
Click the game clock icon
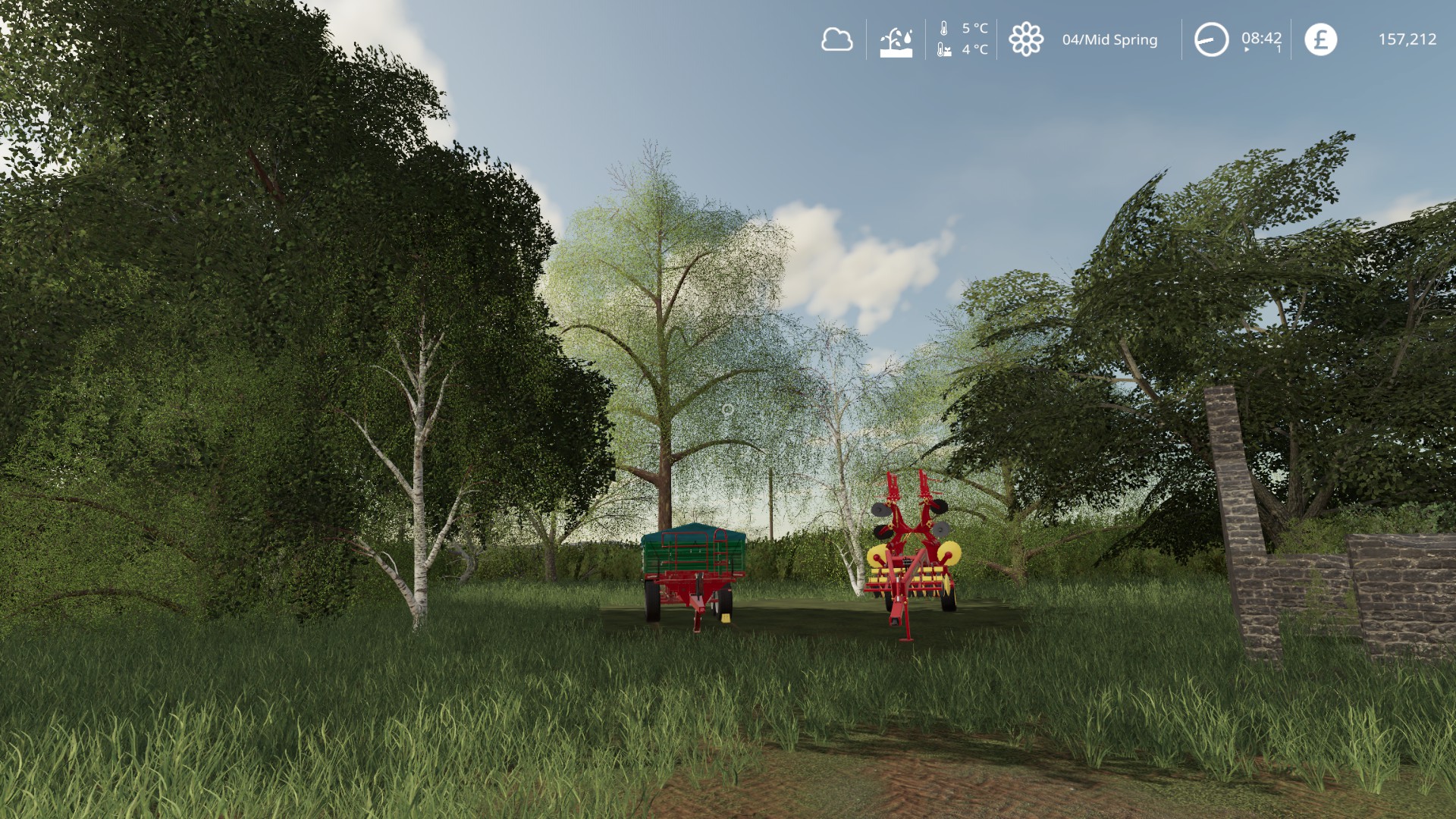[x=1211, y=39]
